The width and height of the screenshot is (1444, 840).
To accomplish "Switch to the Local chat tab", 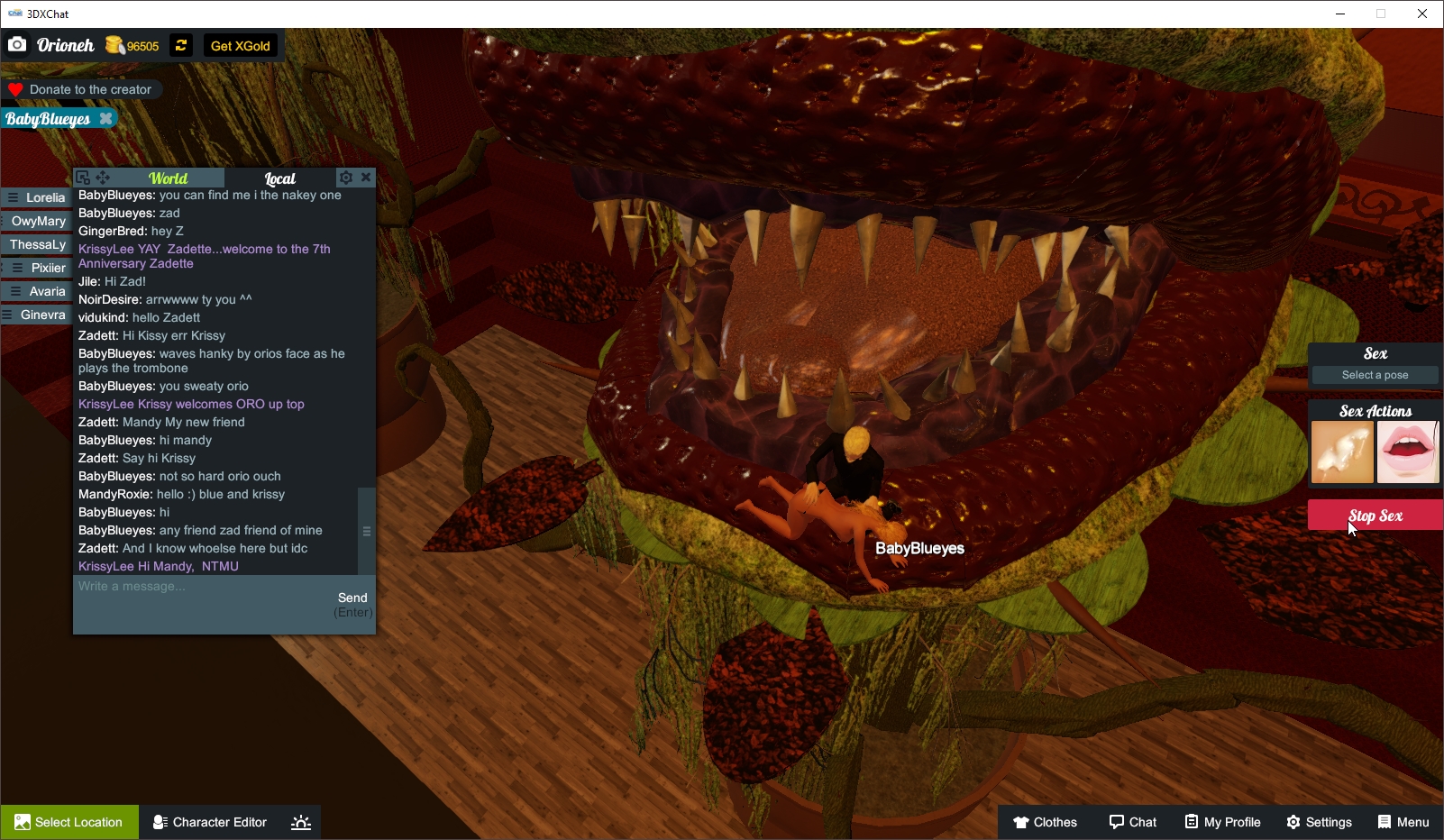I will pos(280,178).
